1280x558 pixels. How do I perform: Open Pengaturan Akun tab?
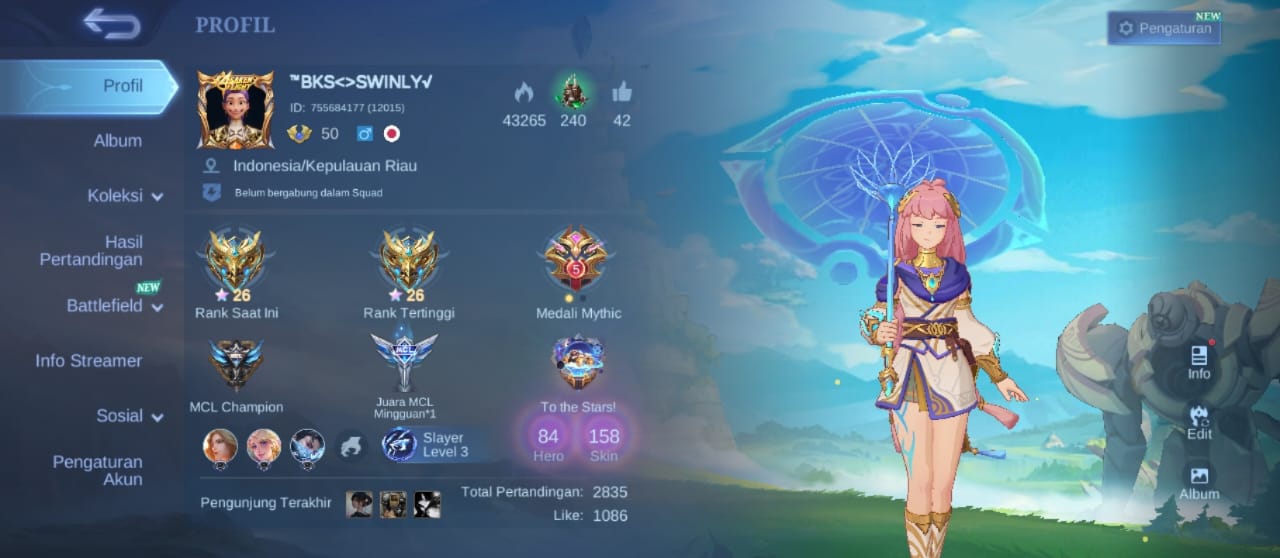[x=97, y=470]
